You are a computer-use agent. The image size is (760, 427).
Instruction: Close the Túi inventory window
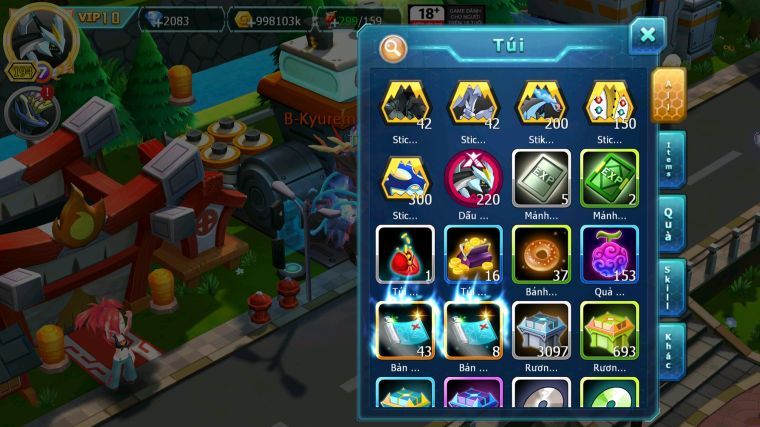pyautogui.click(x=647, y=35)
